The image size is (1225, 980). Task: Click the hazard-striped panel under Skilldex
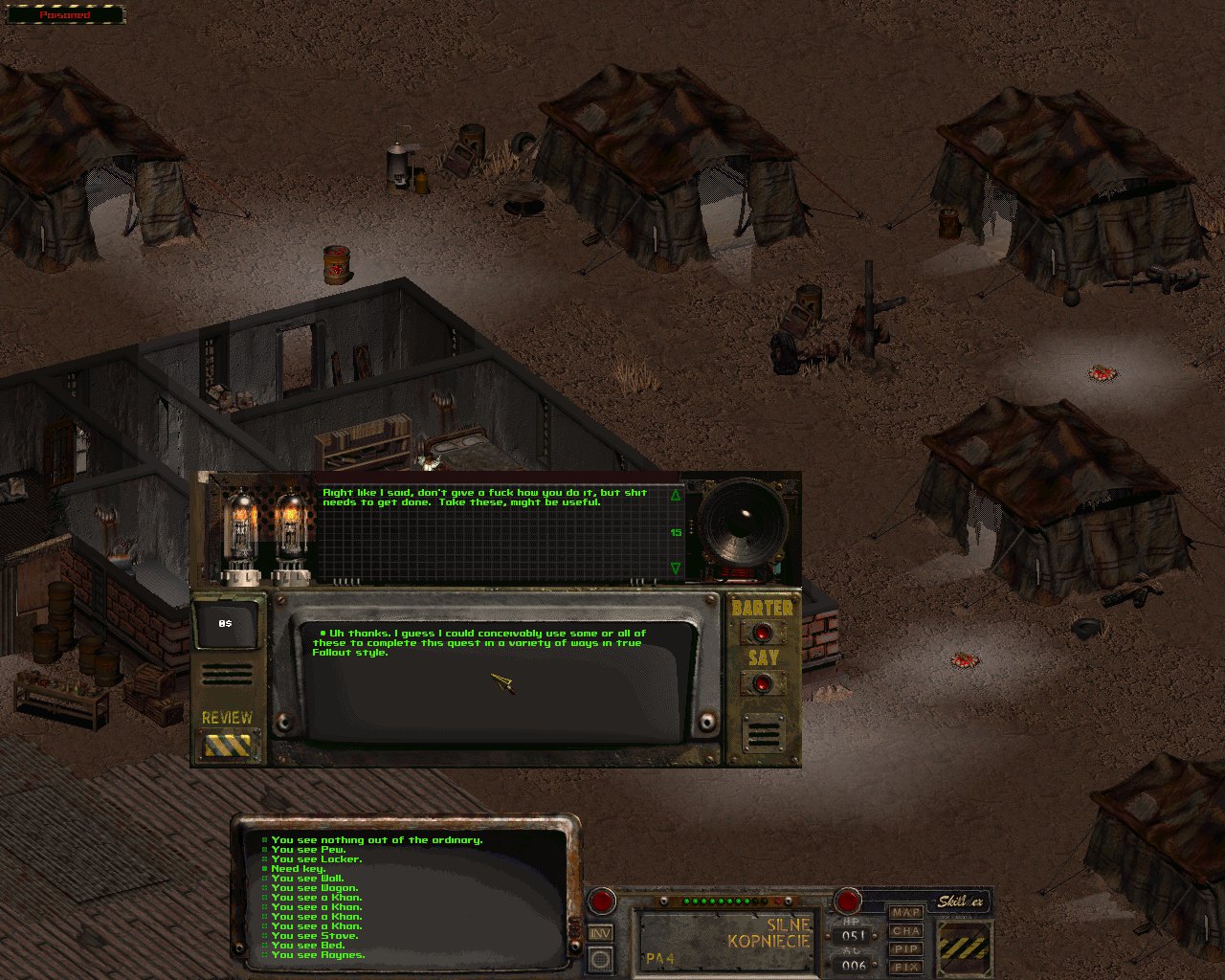[x=964, y=947]
